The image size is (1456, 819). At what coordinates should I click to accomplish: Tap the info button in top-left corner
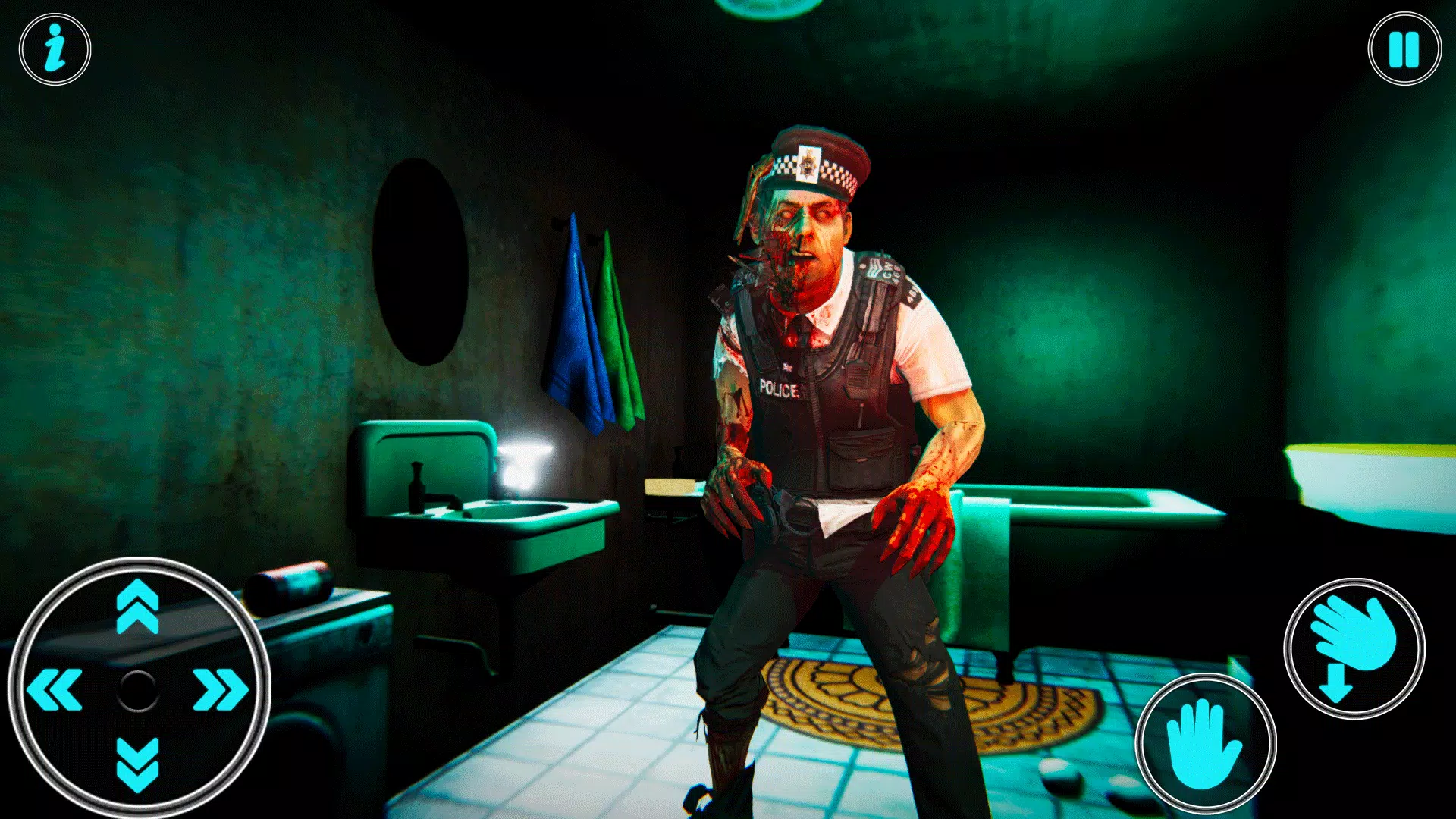coord(53,49)
